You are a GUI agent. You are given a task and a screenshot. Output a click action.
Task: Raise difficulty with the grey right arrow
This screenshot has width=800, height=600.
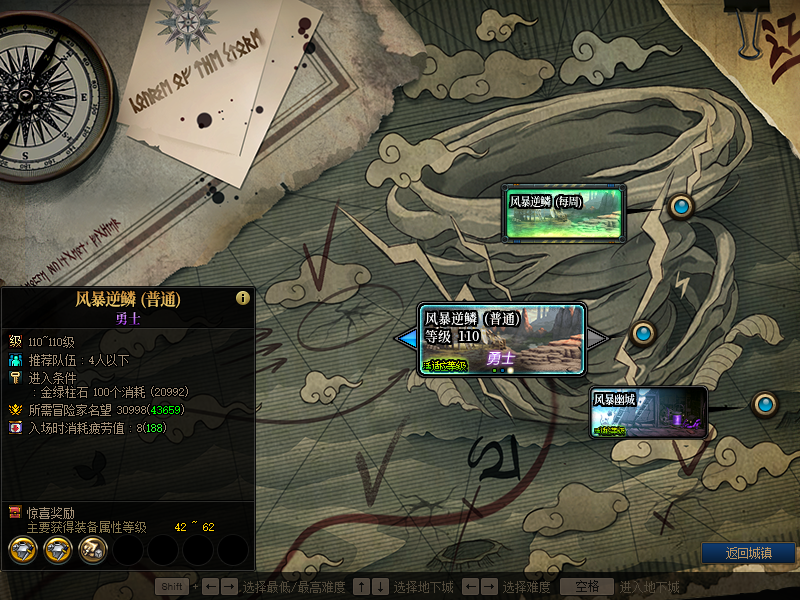pos(597,340)
